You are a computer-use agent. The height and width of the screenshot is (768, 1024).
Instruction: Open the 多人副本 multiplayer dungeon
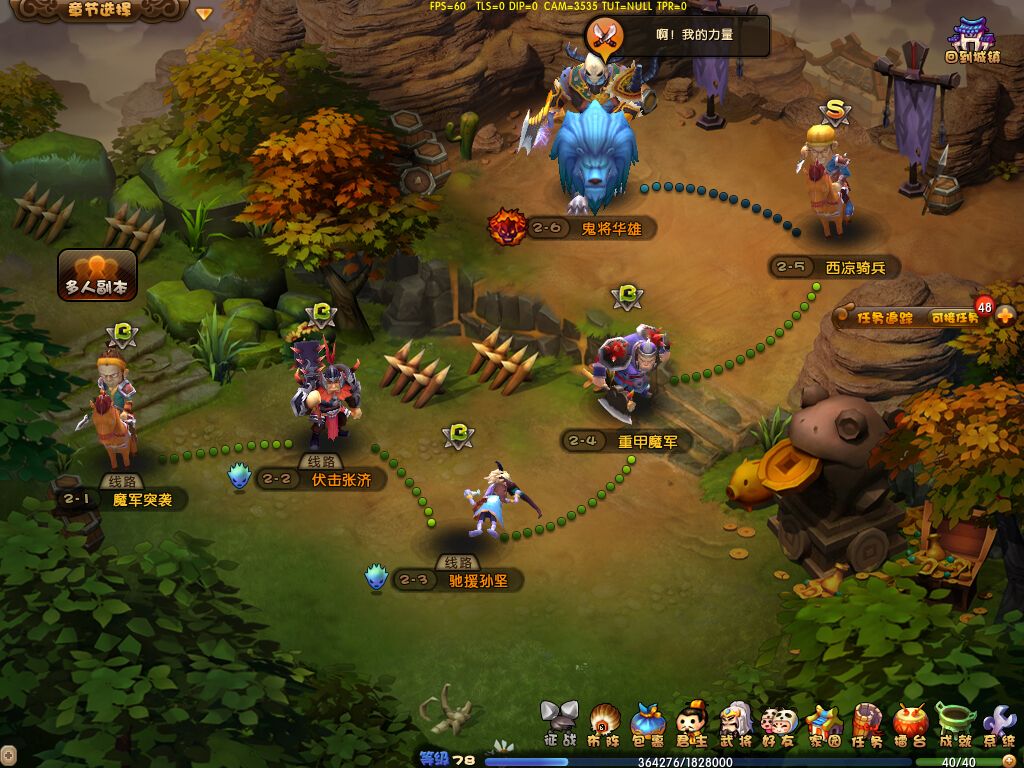tap(97, 274)
